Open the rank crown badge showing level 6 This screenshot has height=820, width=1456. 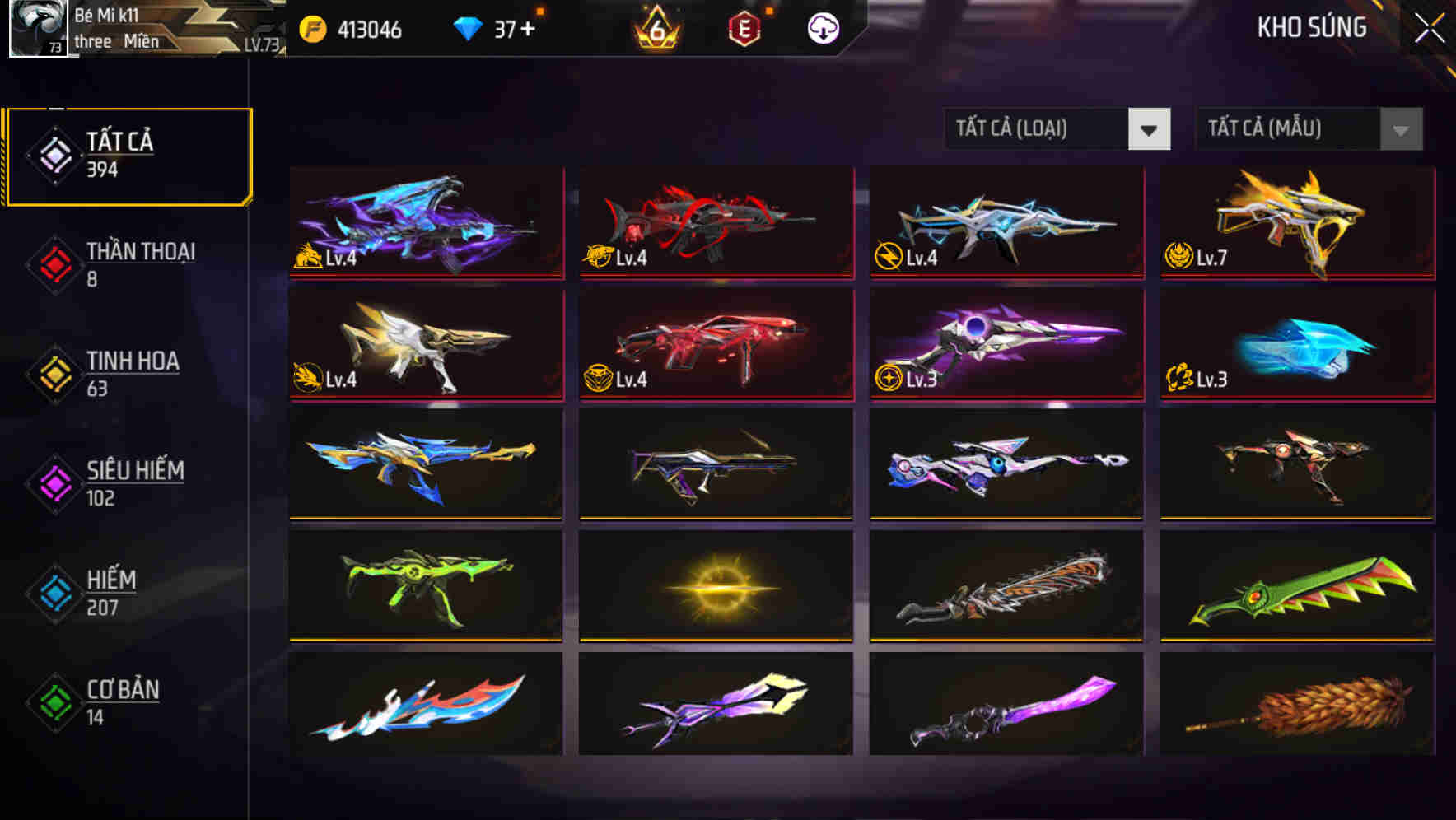click(x=655, y=30)
